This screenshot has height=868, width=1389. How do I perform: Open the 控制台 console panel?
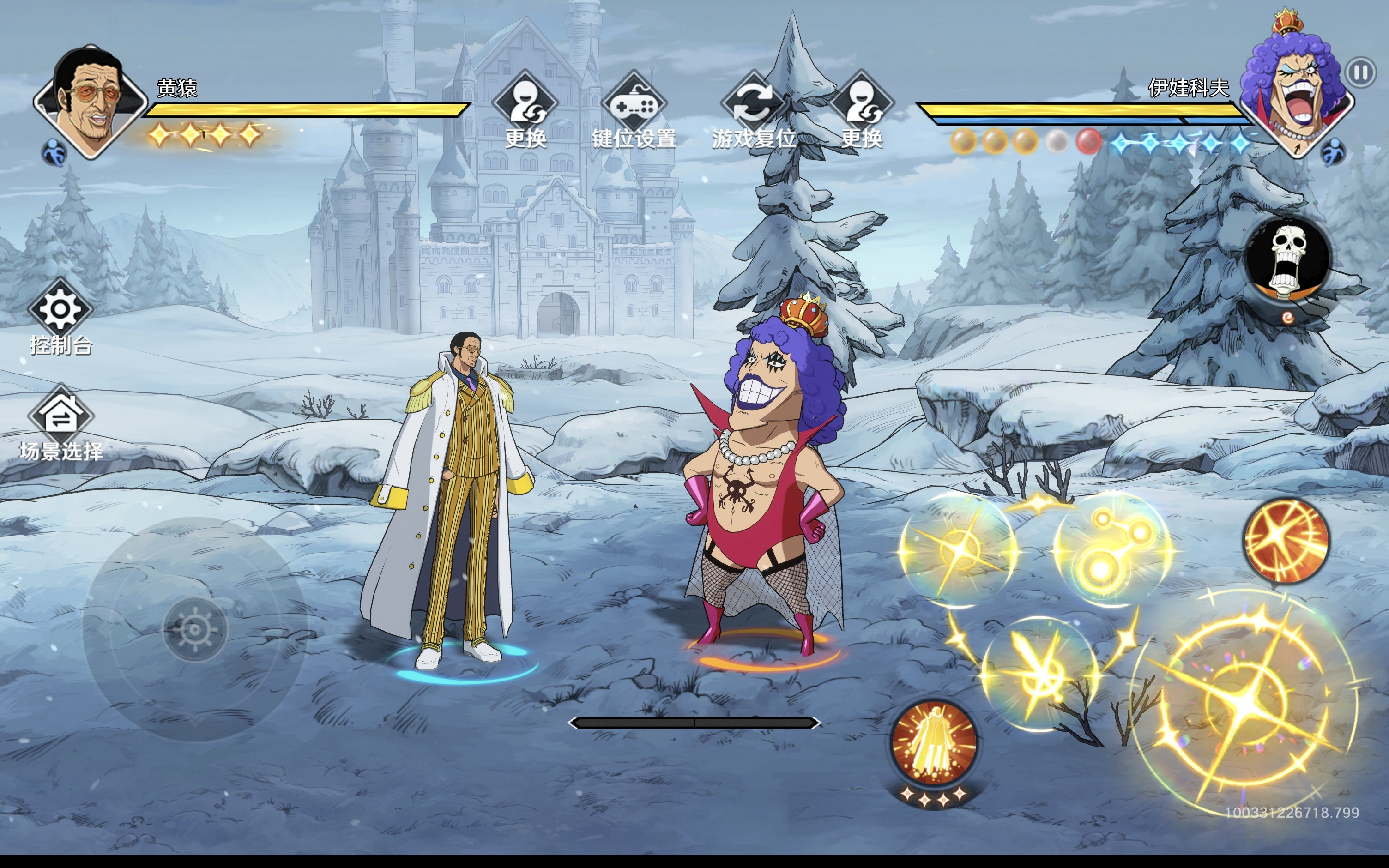point(61,317)
